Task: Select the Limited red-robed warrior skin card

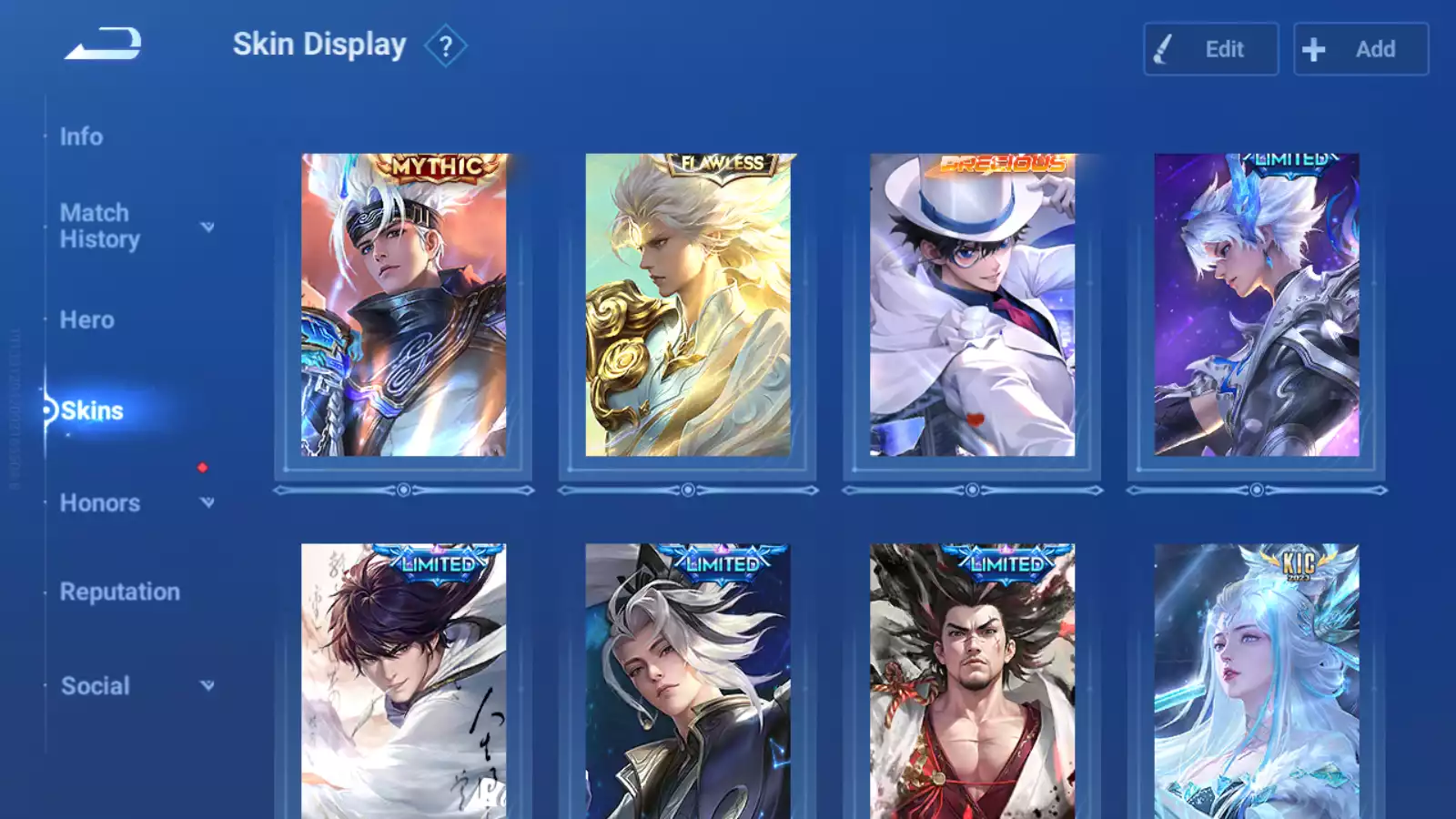Action: pos(972,681)
